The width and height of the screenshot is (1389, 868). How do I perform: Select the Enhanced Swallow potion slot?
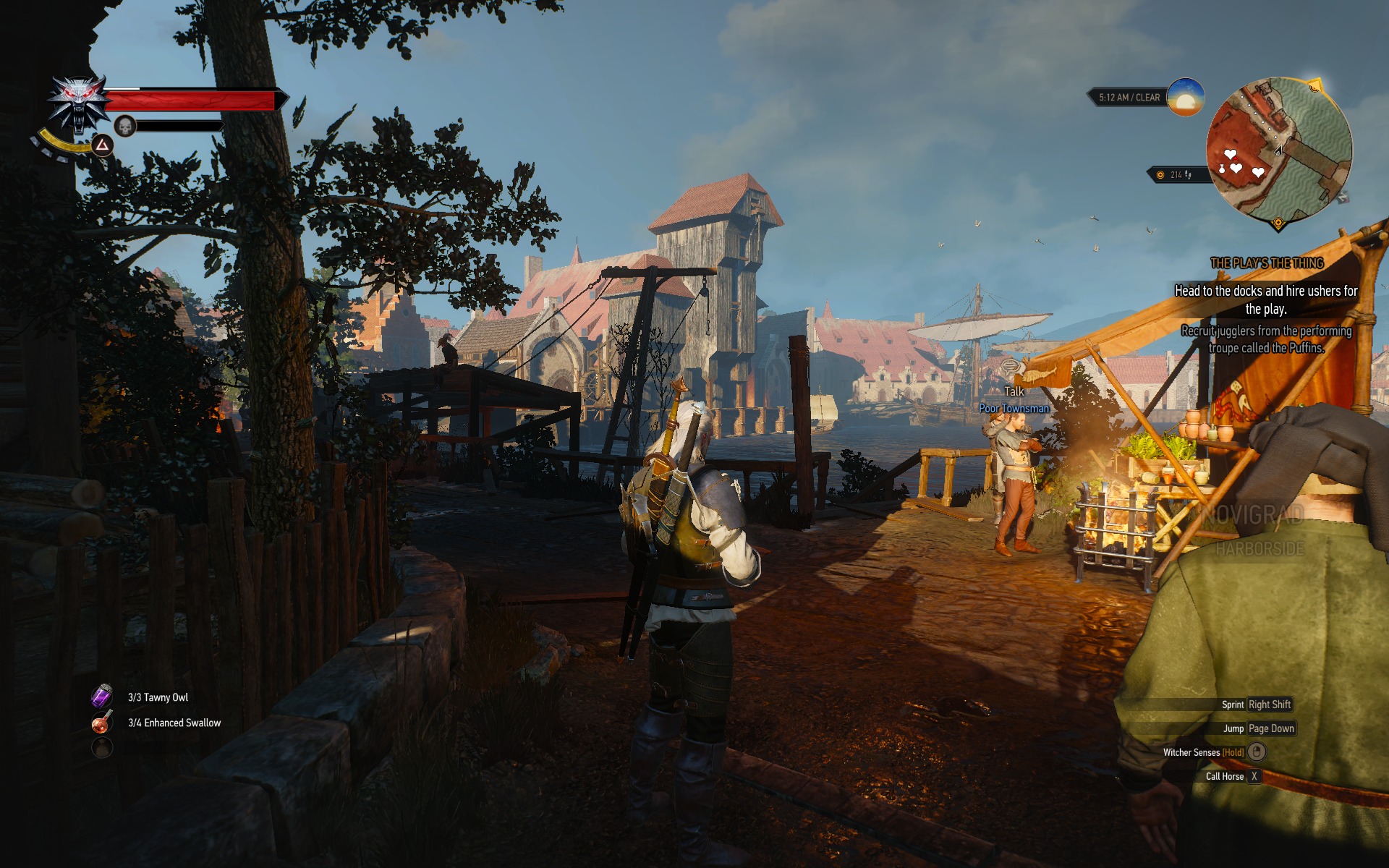pyautogui.click(x=102, y=722)
